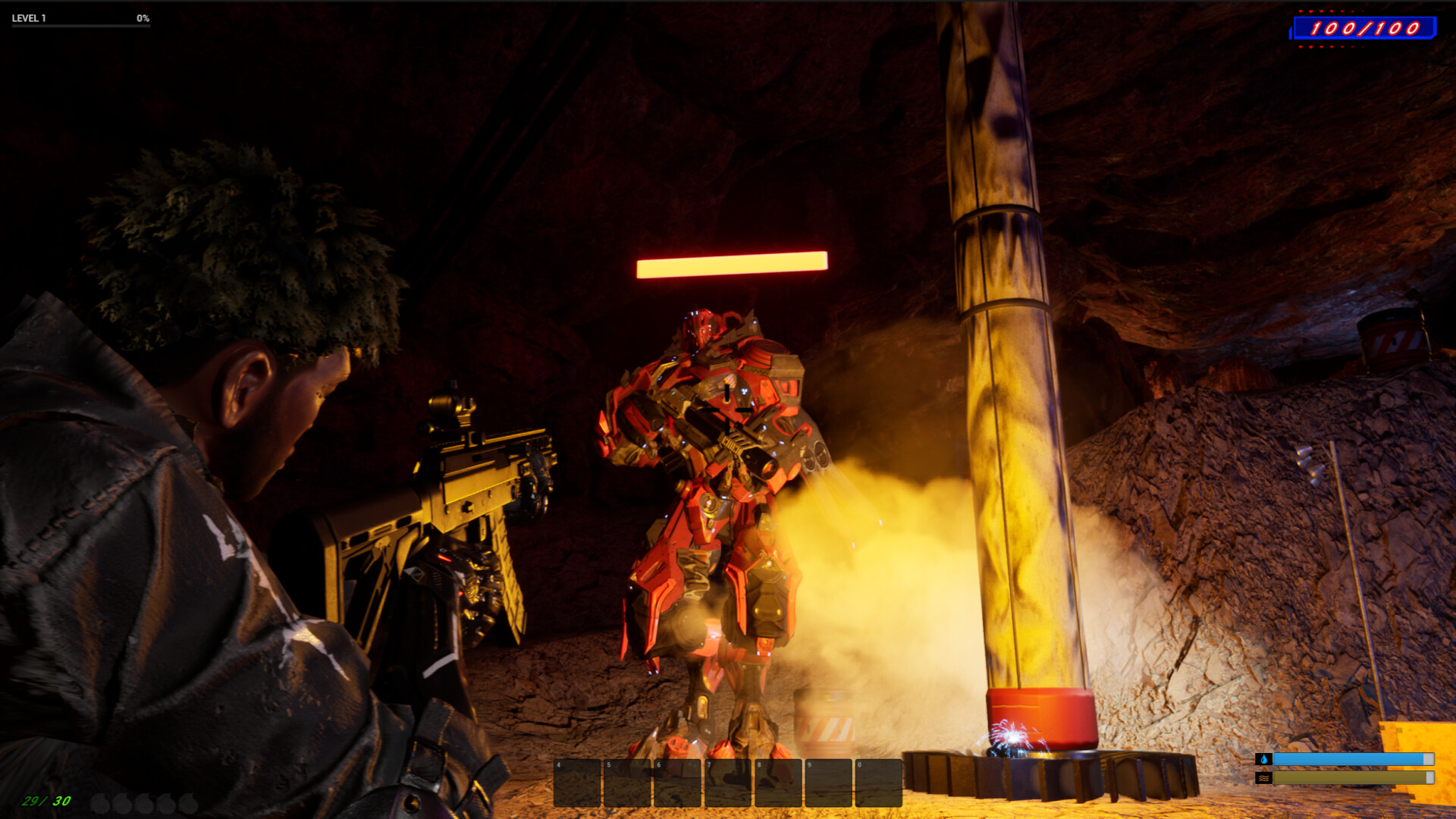This screenshot has height=819, width=1456.
Task: Select the first grenade icon bottom left
Action: 102,804
